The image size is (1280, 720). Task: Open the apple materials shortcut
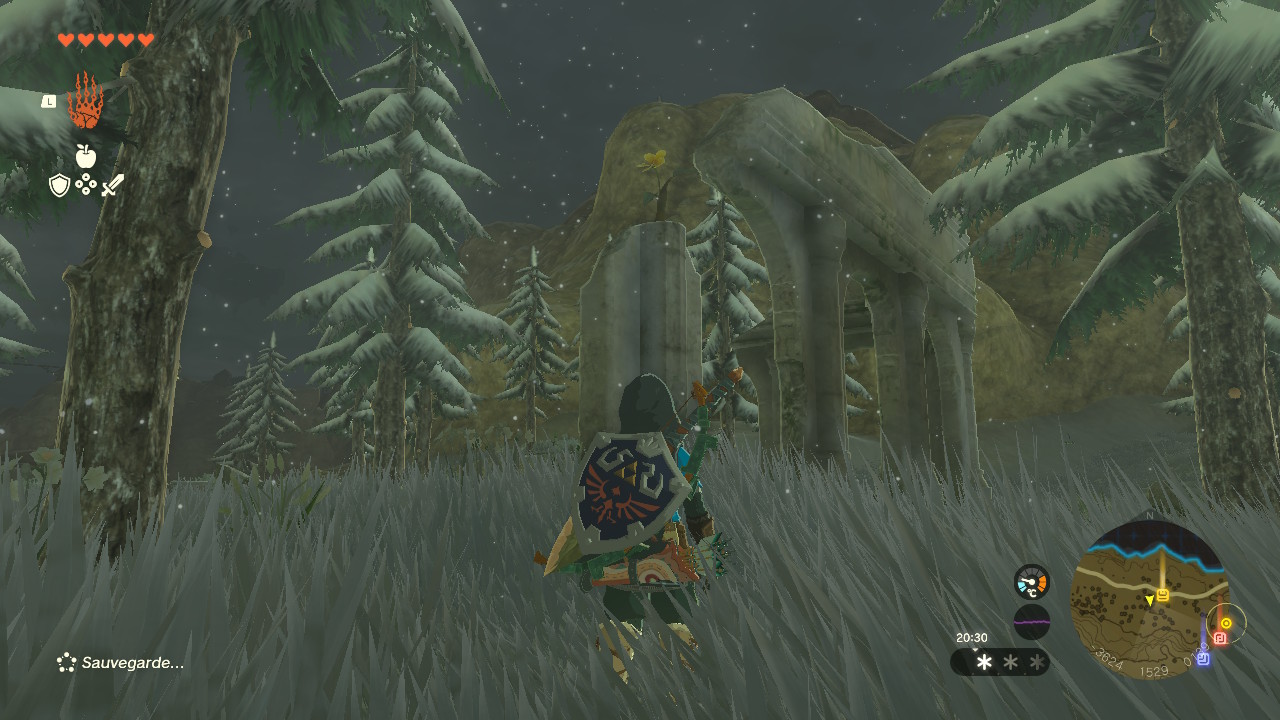point(85,156)
